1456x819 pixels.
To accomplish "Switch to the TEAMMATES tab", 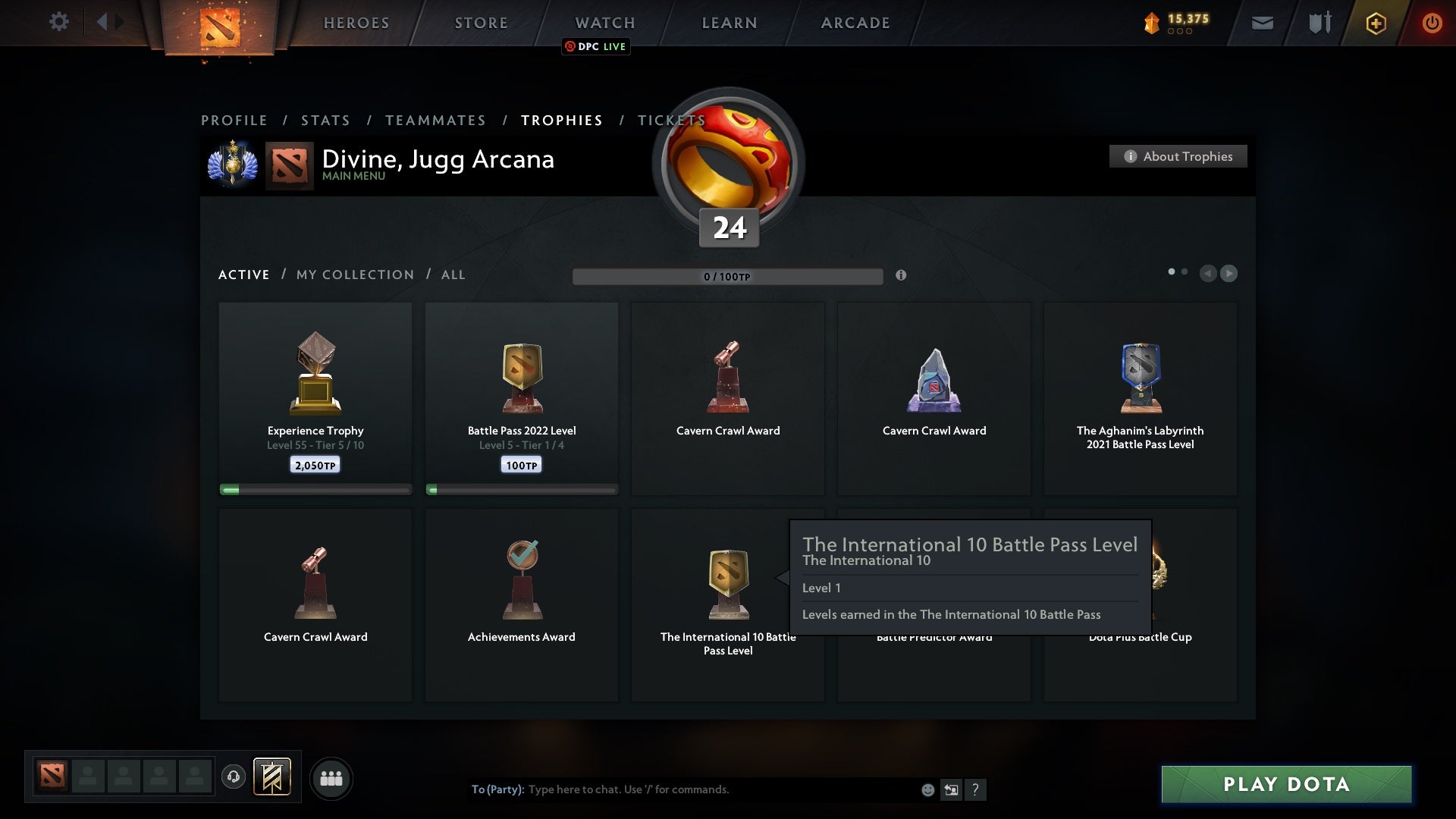I will coord(435,120).
